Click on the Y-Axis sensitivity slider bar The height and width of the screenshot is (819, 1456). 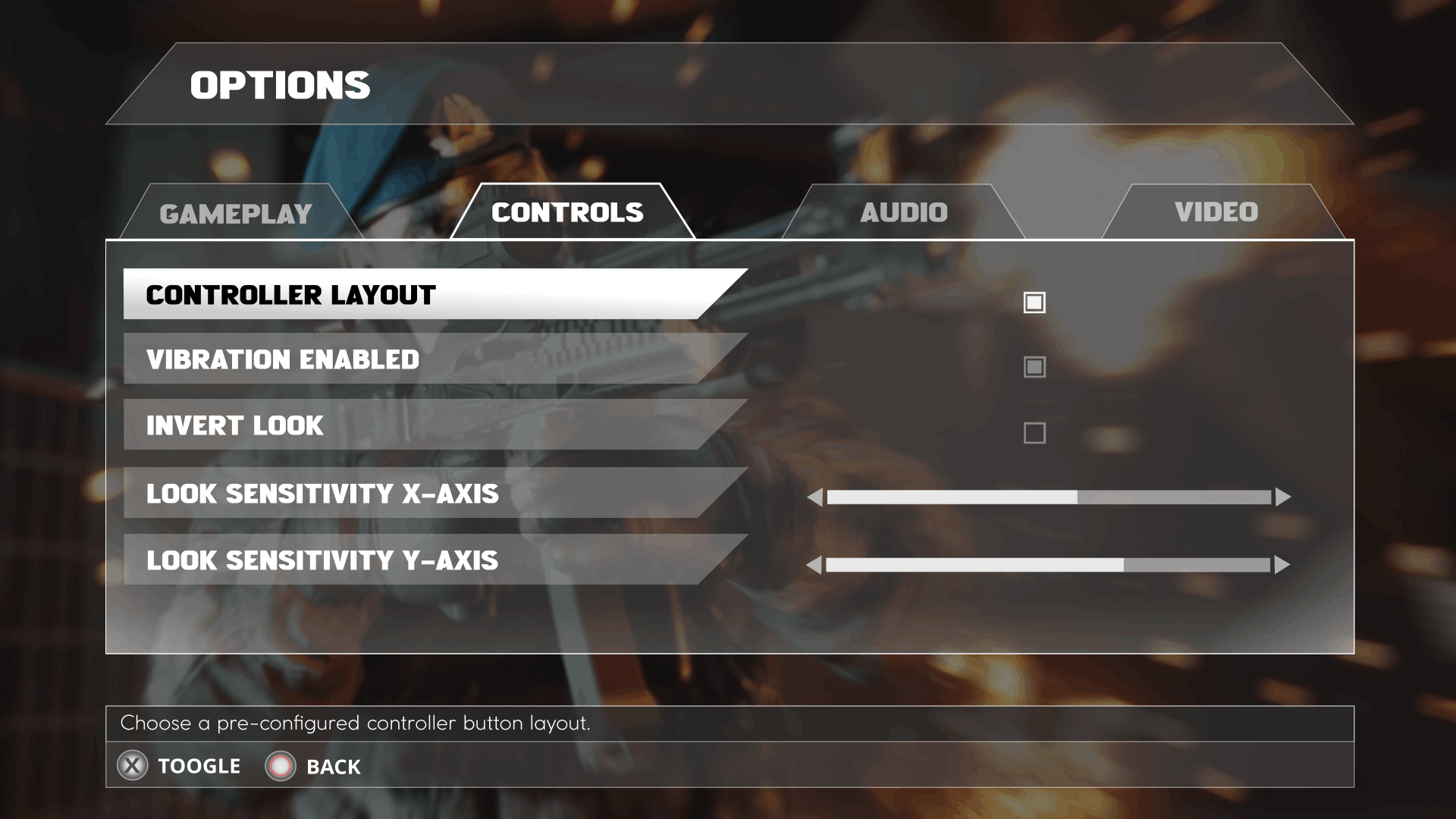pos(1048,565)
